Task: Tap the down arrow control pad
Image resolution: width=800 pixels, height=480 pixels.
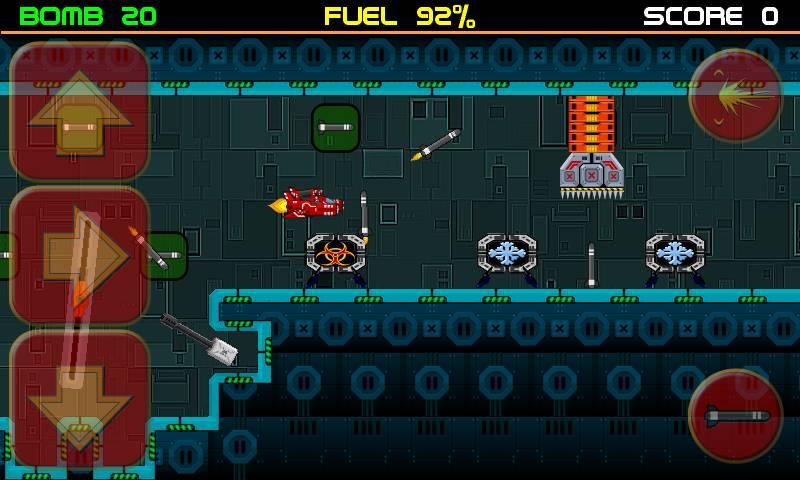Action: (80, 399)
